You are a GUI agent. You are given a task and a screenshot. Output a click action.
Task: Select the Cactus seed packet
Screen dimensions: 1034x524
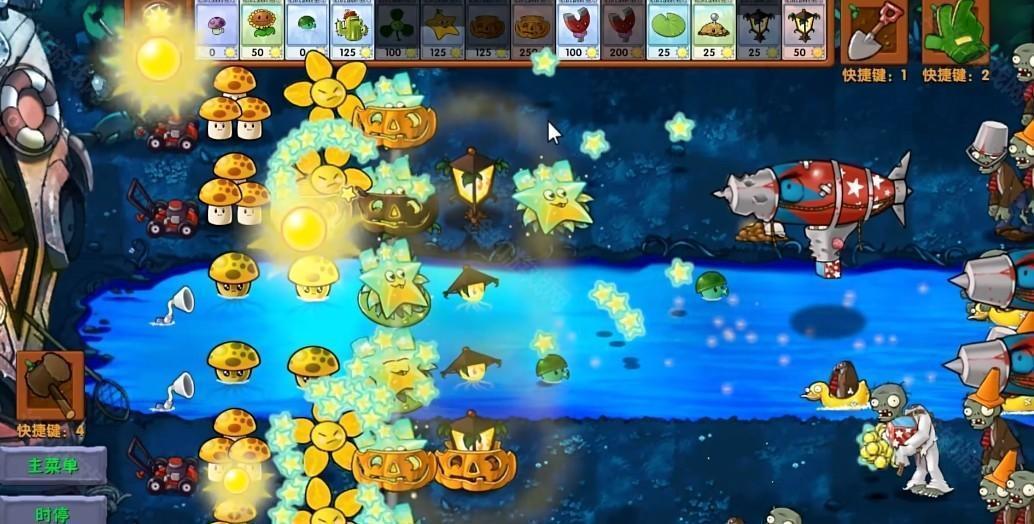pyautogui.click(x=352, y=29)
